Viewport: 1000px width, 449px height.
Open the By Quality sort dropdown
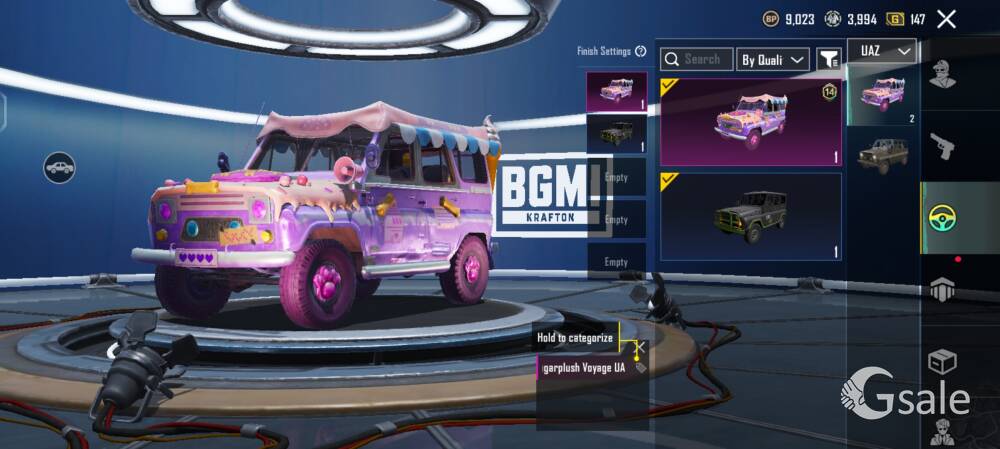pos(772,60)
